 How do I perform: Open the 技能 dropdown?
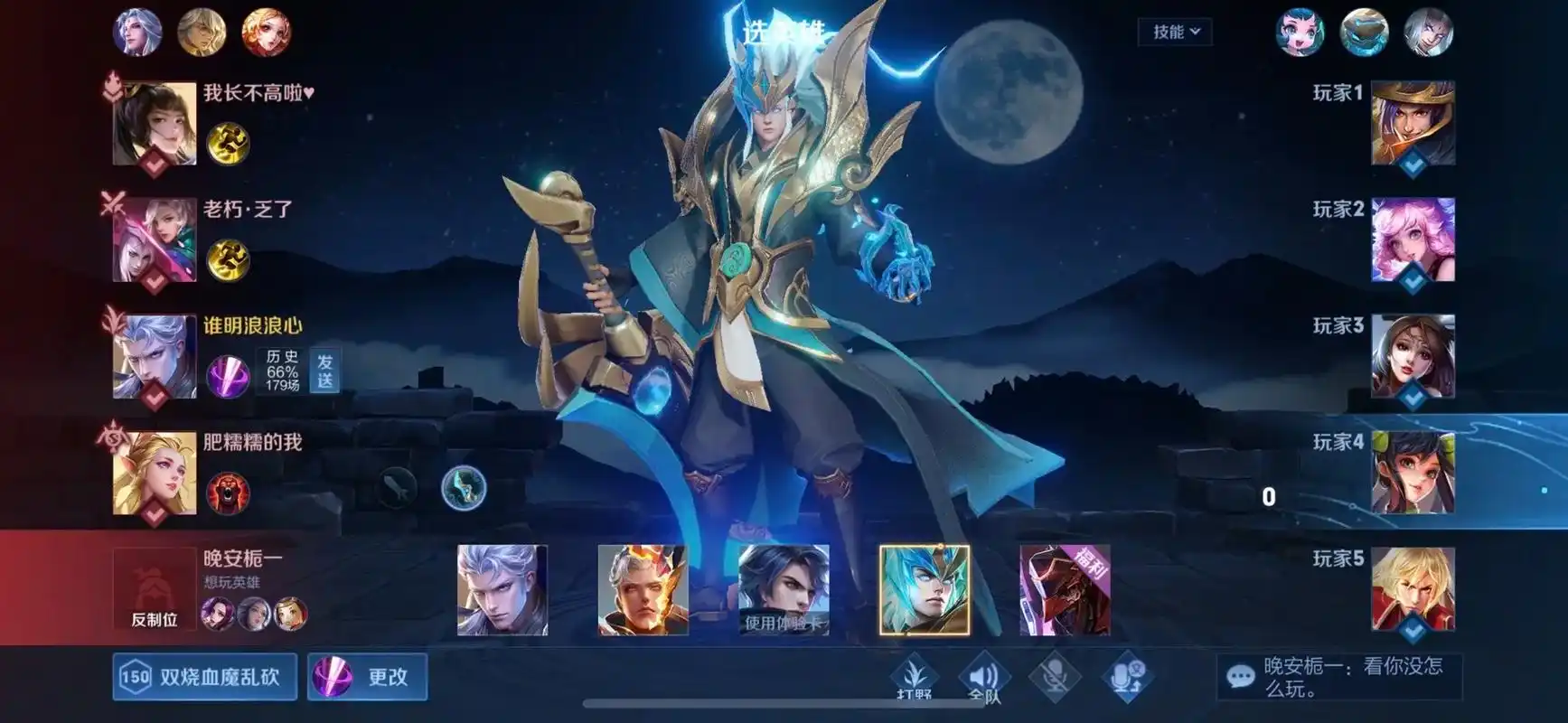click(x=1175, y=33)
